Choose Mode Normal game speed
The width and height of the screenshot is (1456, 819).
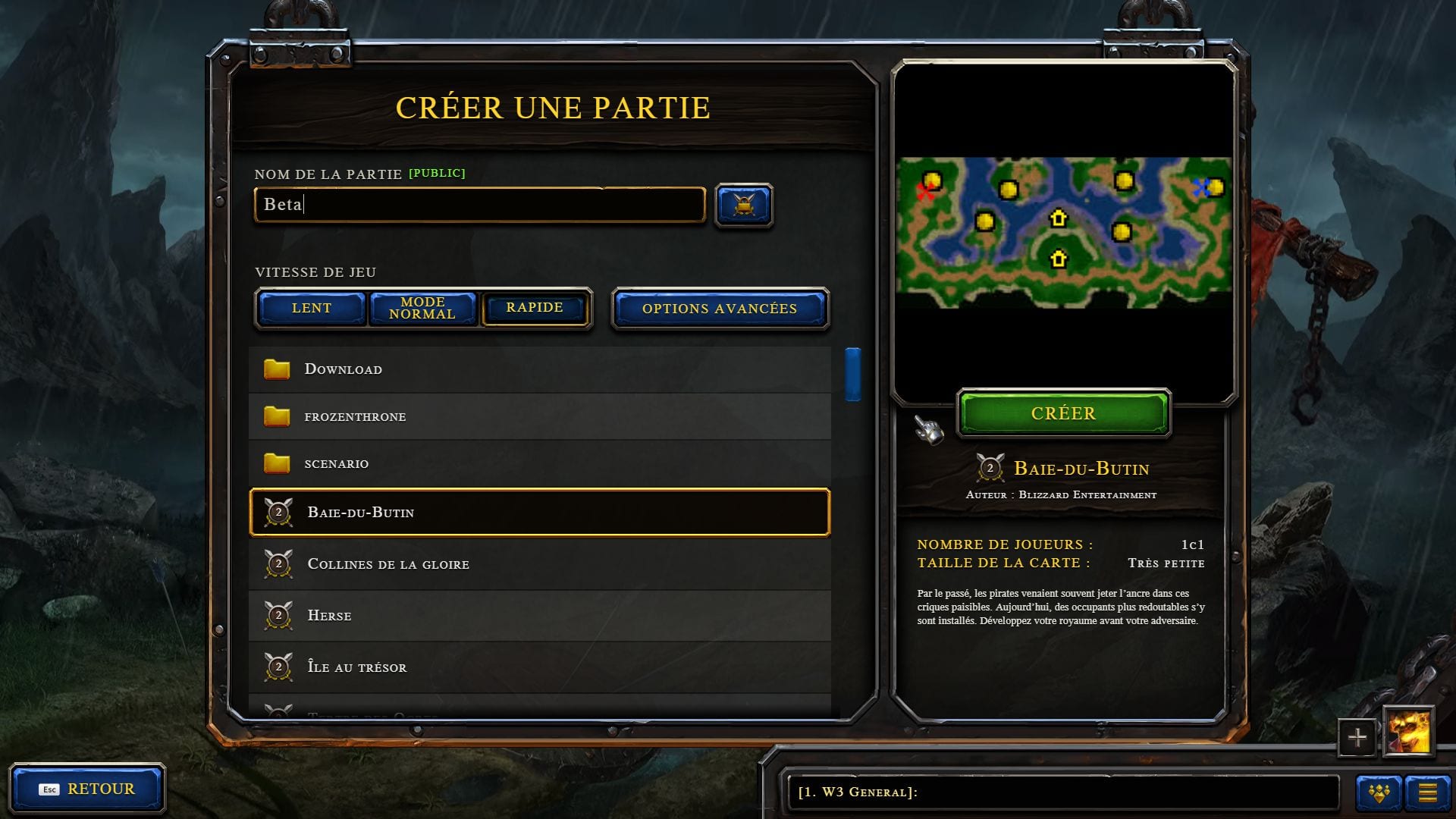click(422, 308)
